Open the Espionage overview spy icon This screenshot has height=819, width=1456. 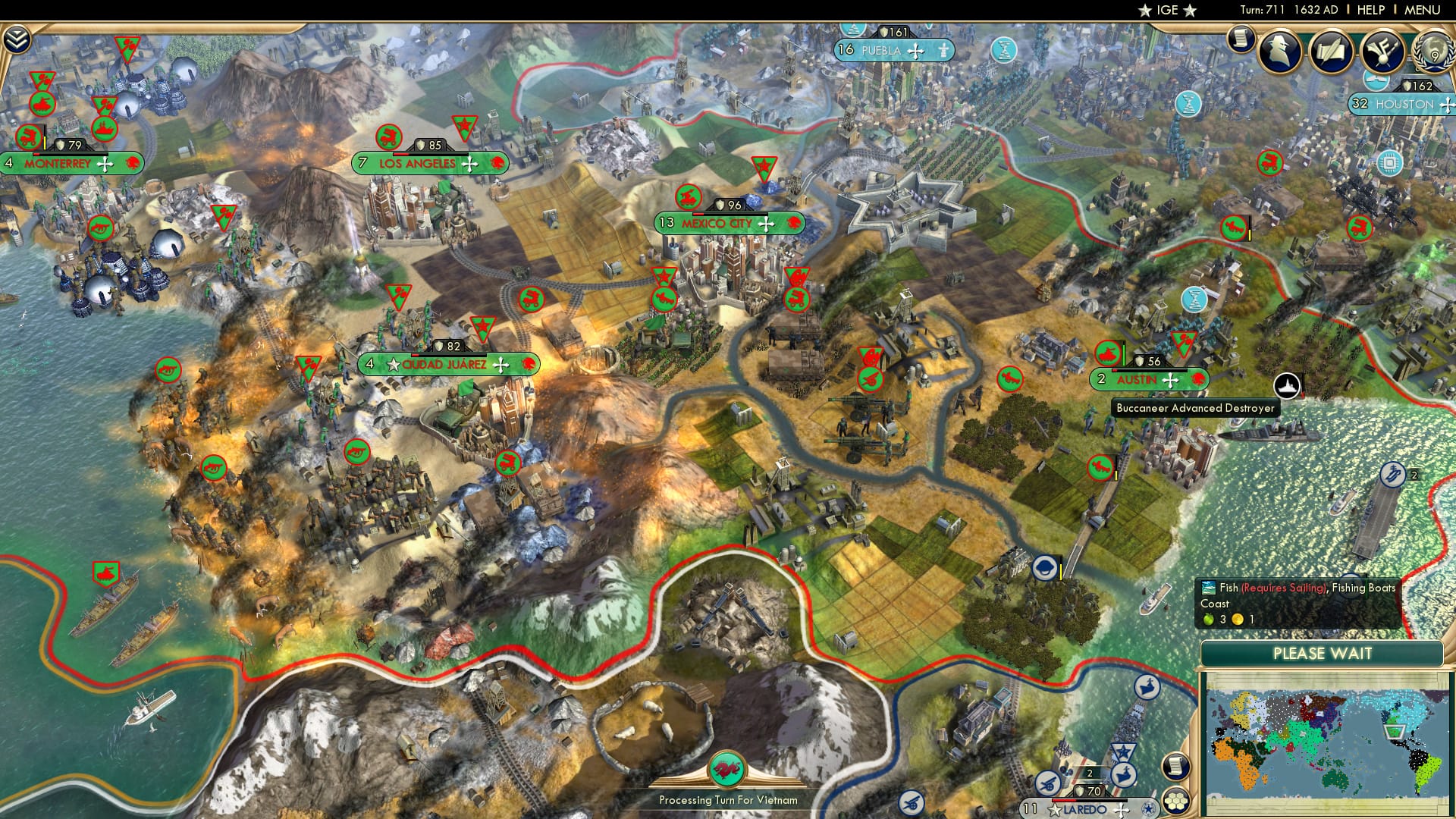tap(1279, 51)
